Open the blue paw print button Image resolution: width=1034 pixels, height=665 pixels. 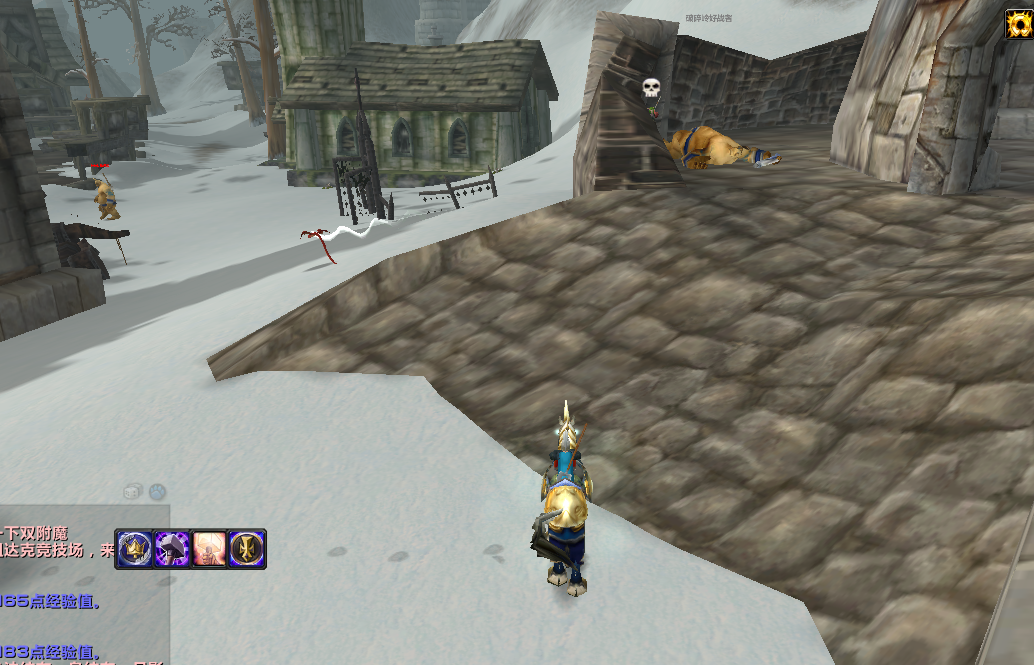pyautogui.click(x=157, y=491)
